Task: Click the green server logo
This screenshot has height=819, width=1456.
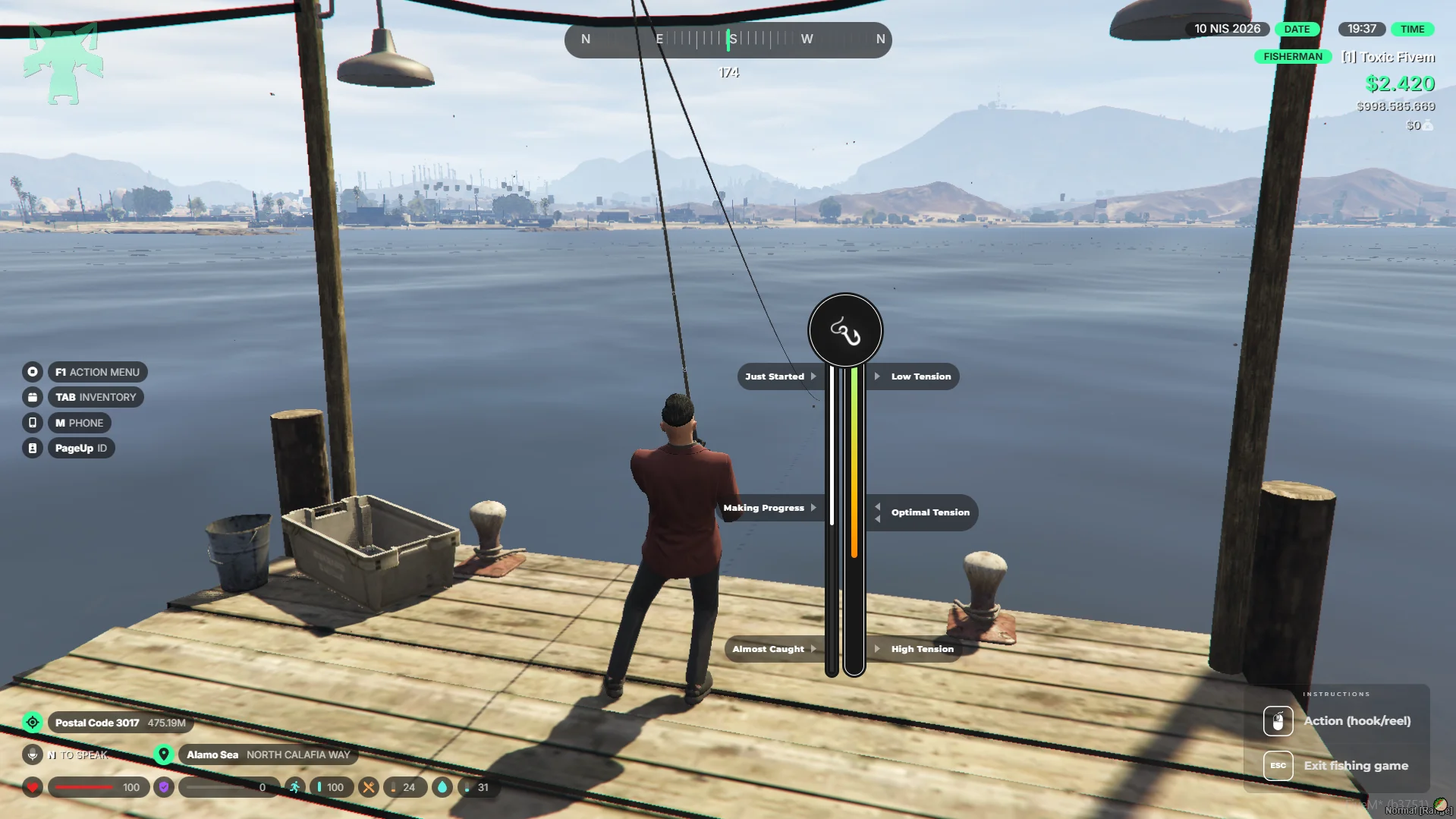Action: click(x=63, y=63)
